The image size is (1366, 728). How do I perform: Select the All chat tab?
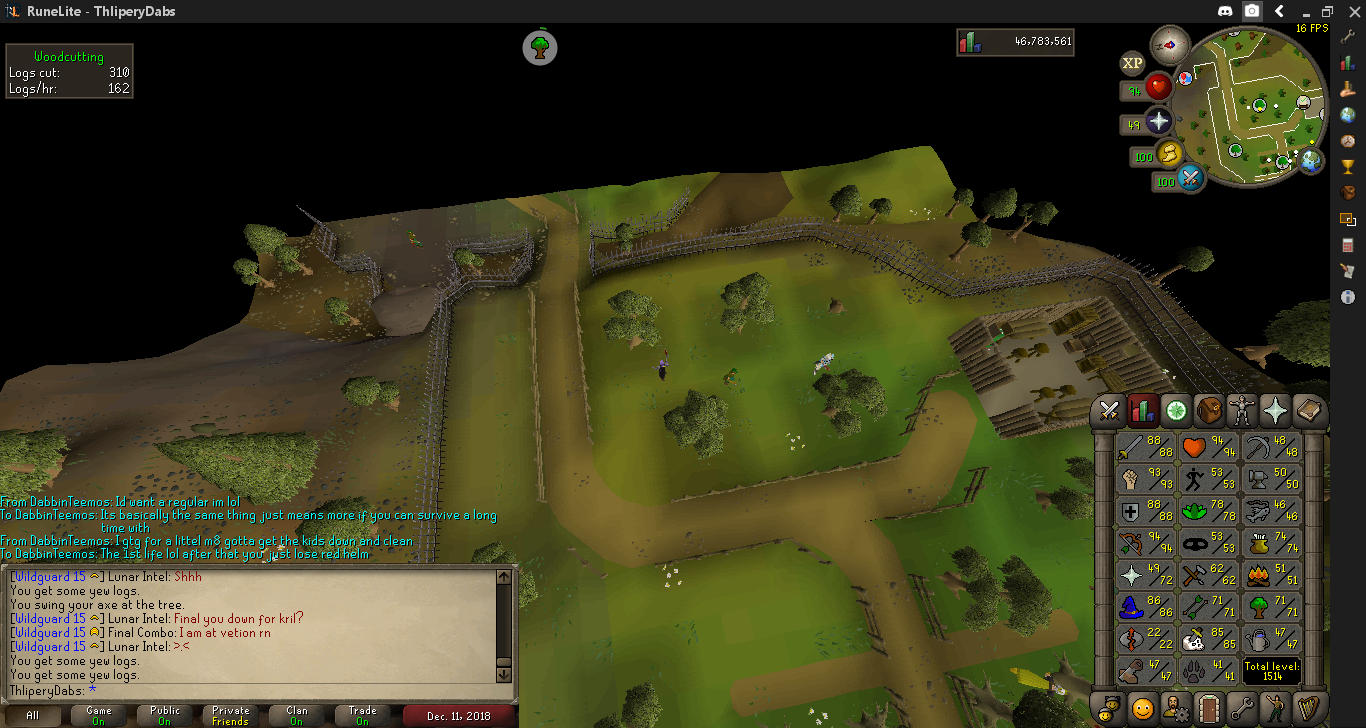33,715
